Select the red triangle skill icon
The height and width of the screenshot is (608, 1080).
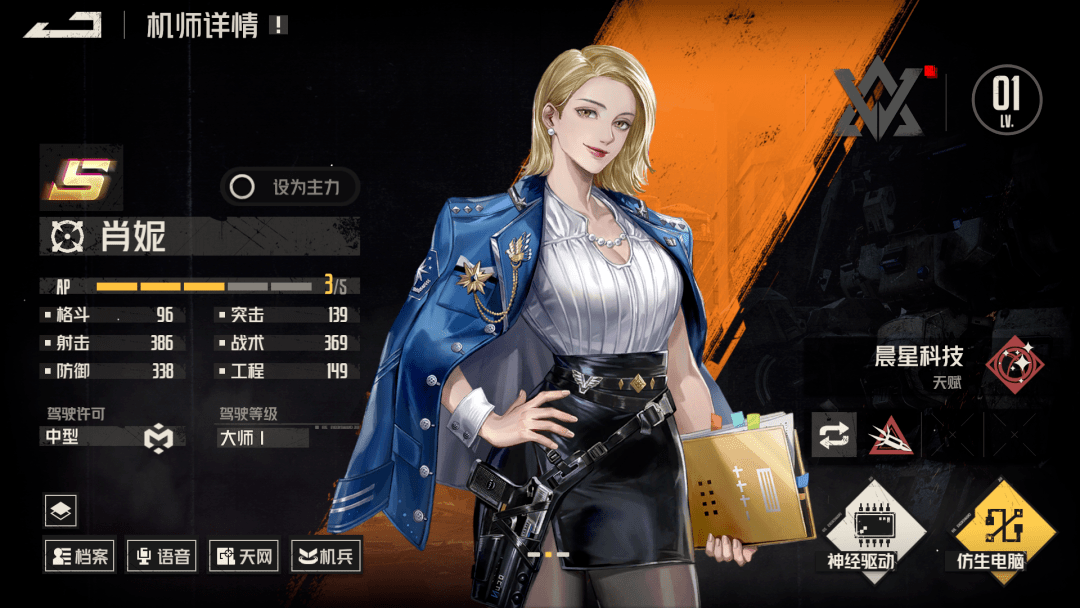pyautogui.click(x=890, y=436)
